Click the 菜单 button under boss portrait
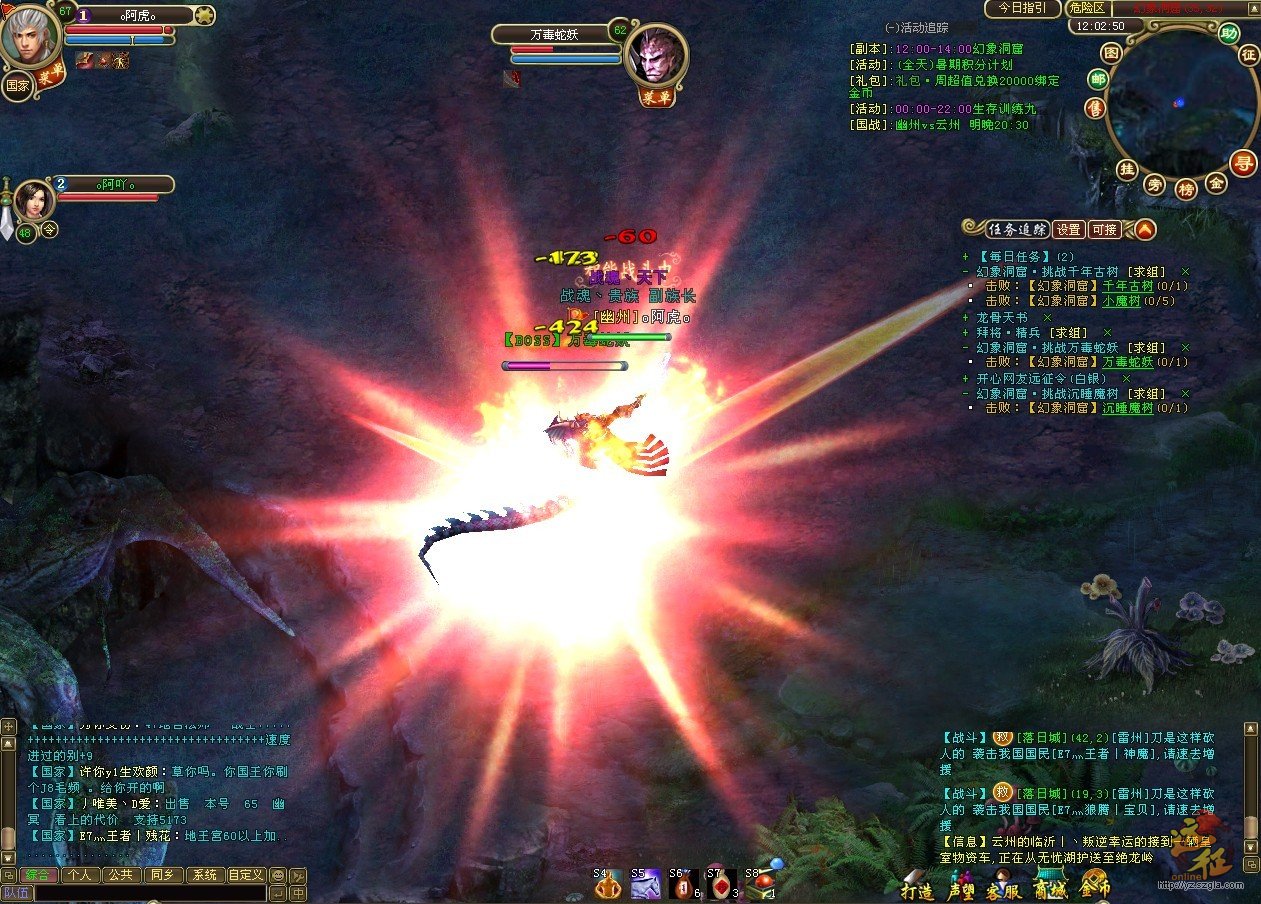 655,97
